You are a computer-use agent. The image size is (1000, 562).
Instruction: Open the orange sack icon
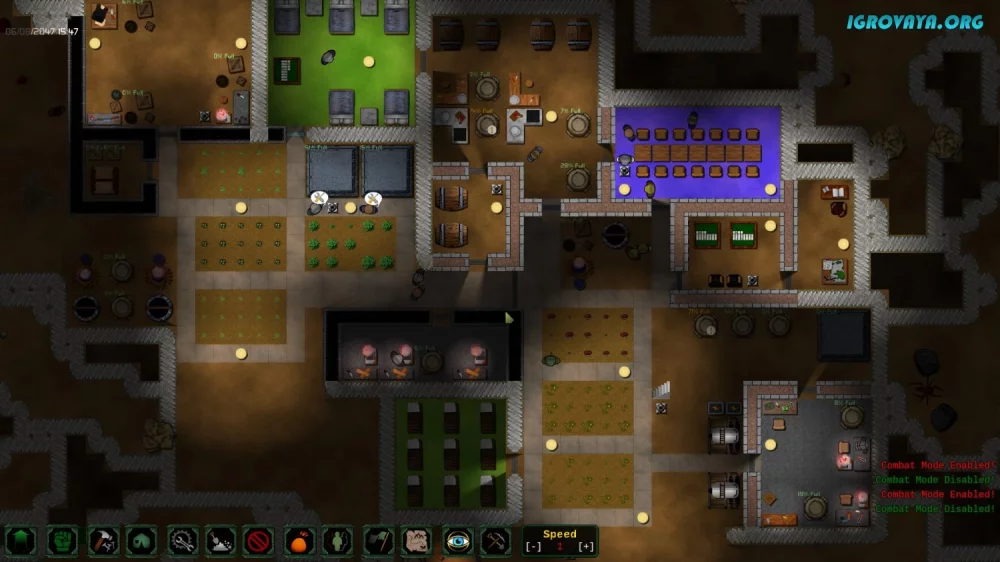pyautogui.click(x=299, y=541)
